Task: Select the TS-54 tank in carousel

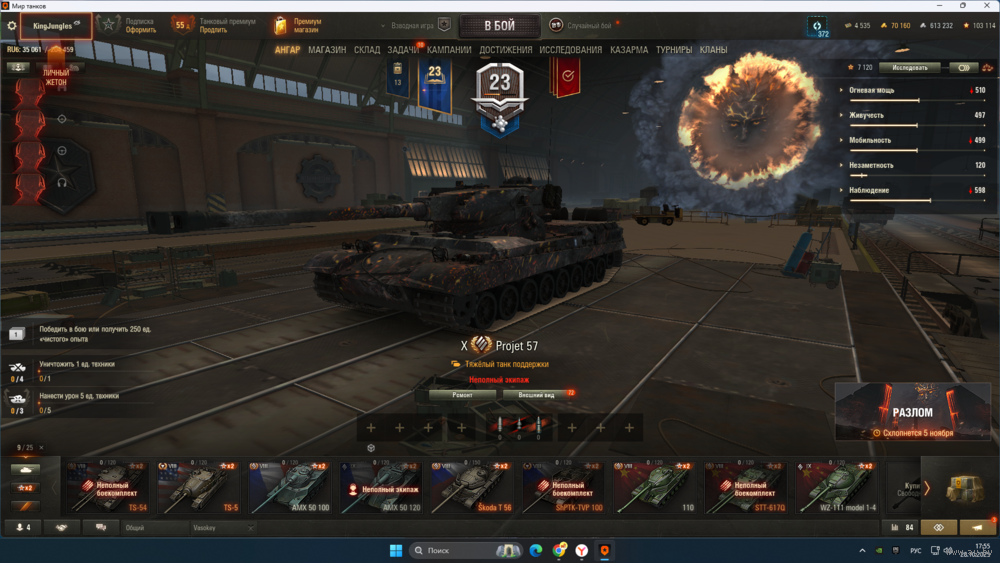Action: [x=107, y=488]
